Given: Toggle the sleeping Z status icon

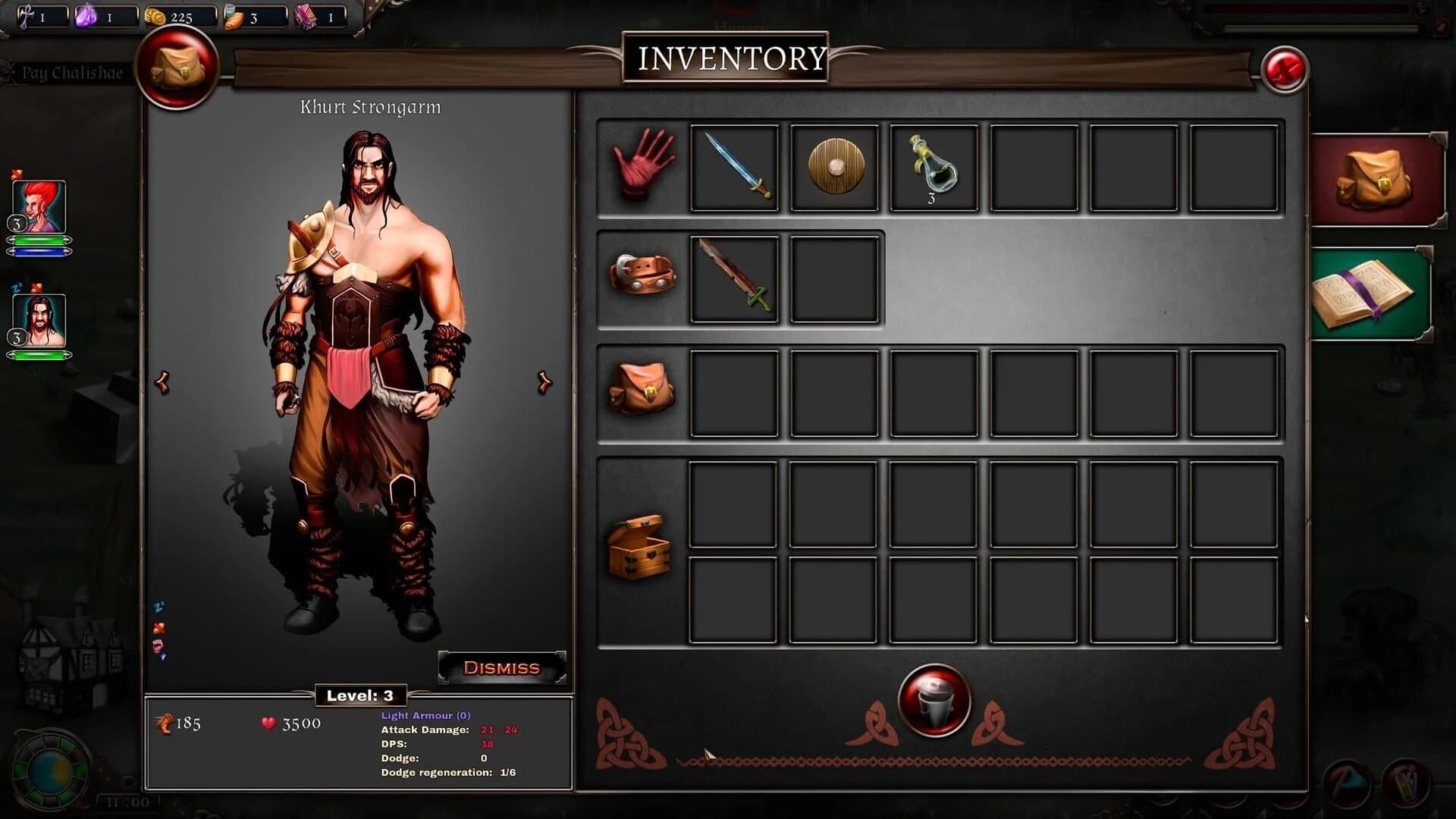Looking at the screenshot, I should pos(157,607).
